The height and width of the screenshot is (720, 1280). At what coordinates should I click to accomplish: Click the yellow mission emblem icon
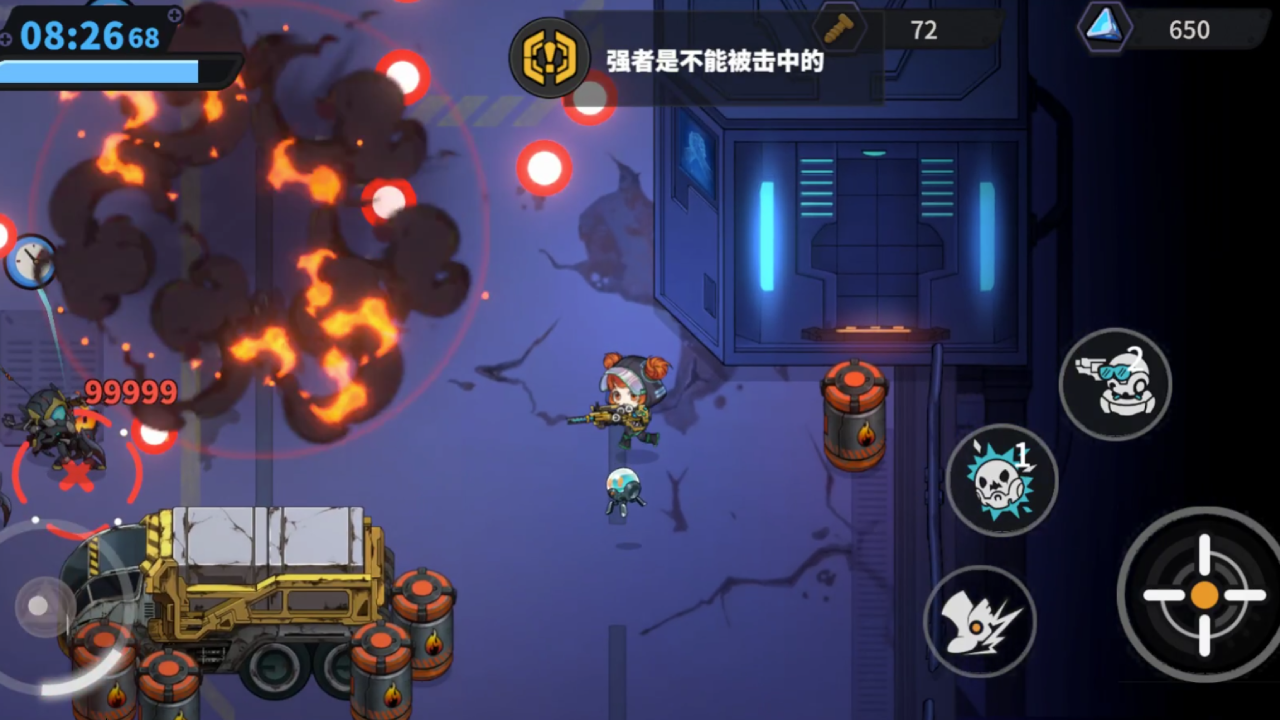click(549, 58)
